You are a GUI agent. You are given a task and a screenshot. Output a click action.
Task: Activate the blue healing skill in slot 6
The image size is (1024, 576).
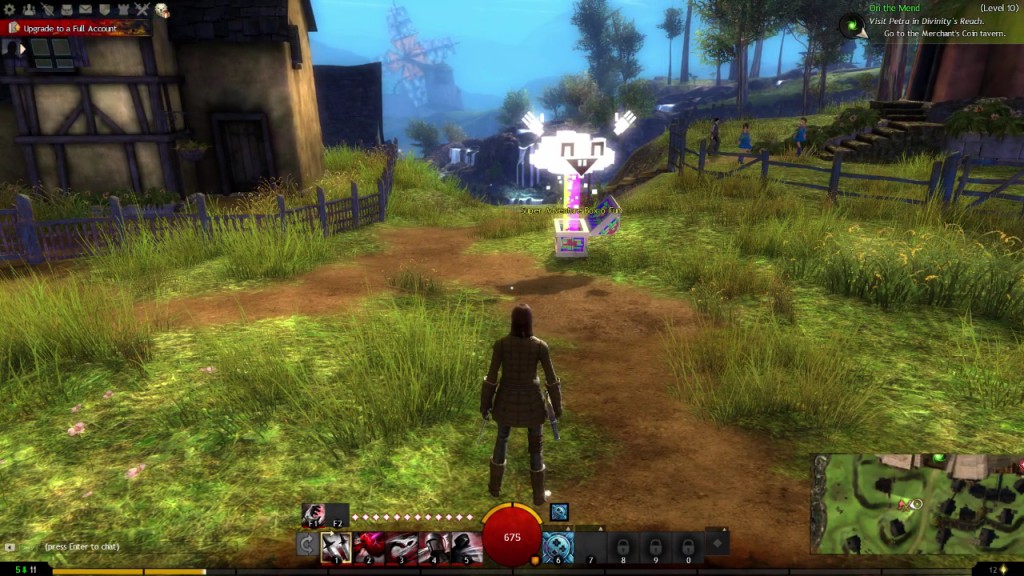pyautogui.click(x=558, y=546)
